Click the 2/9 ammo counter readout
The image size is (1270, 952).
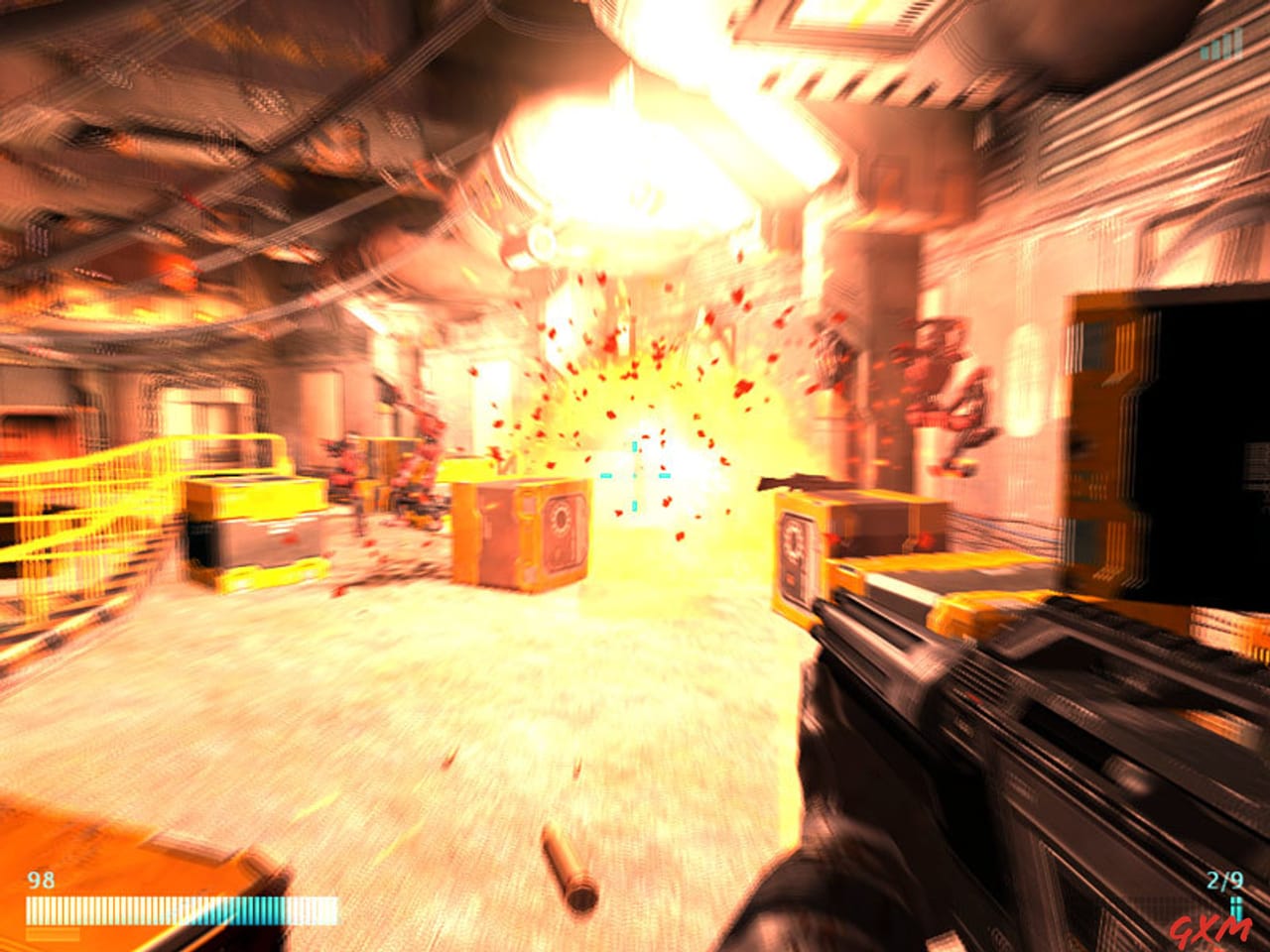(1226, 878)
